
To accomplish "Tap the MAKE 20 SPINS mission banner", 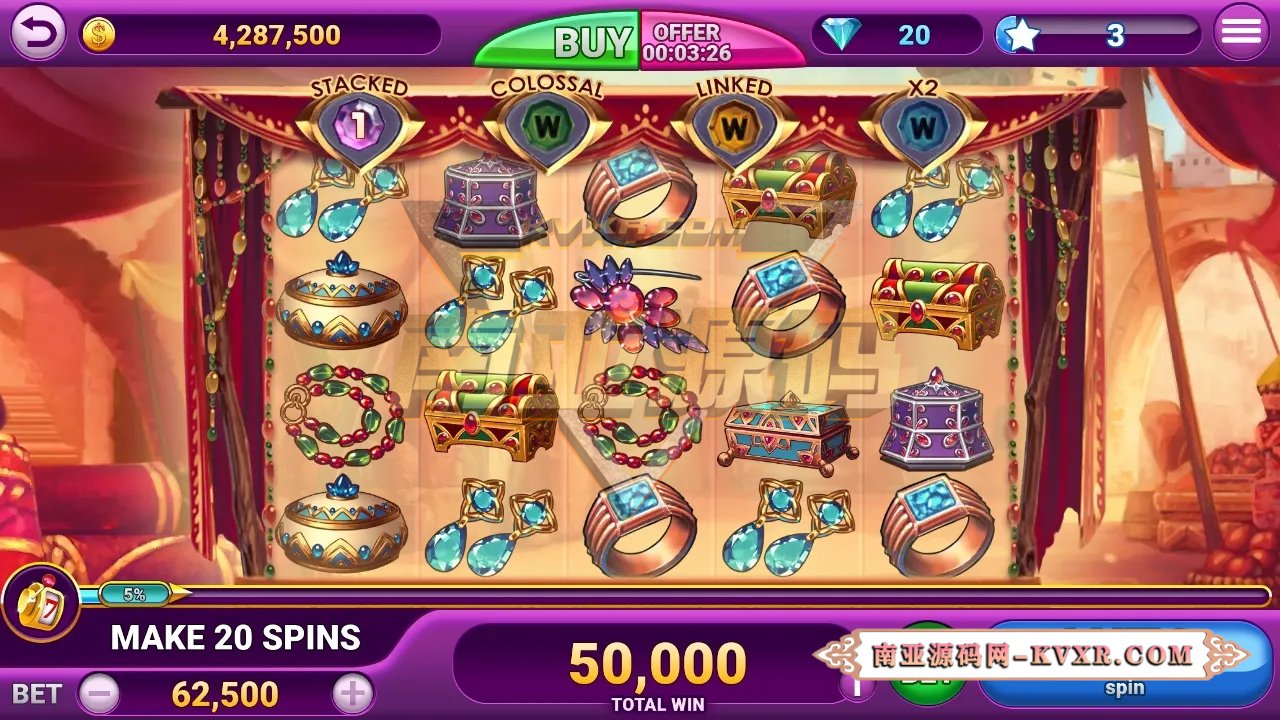I will coord(237,638).
